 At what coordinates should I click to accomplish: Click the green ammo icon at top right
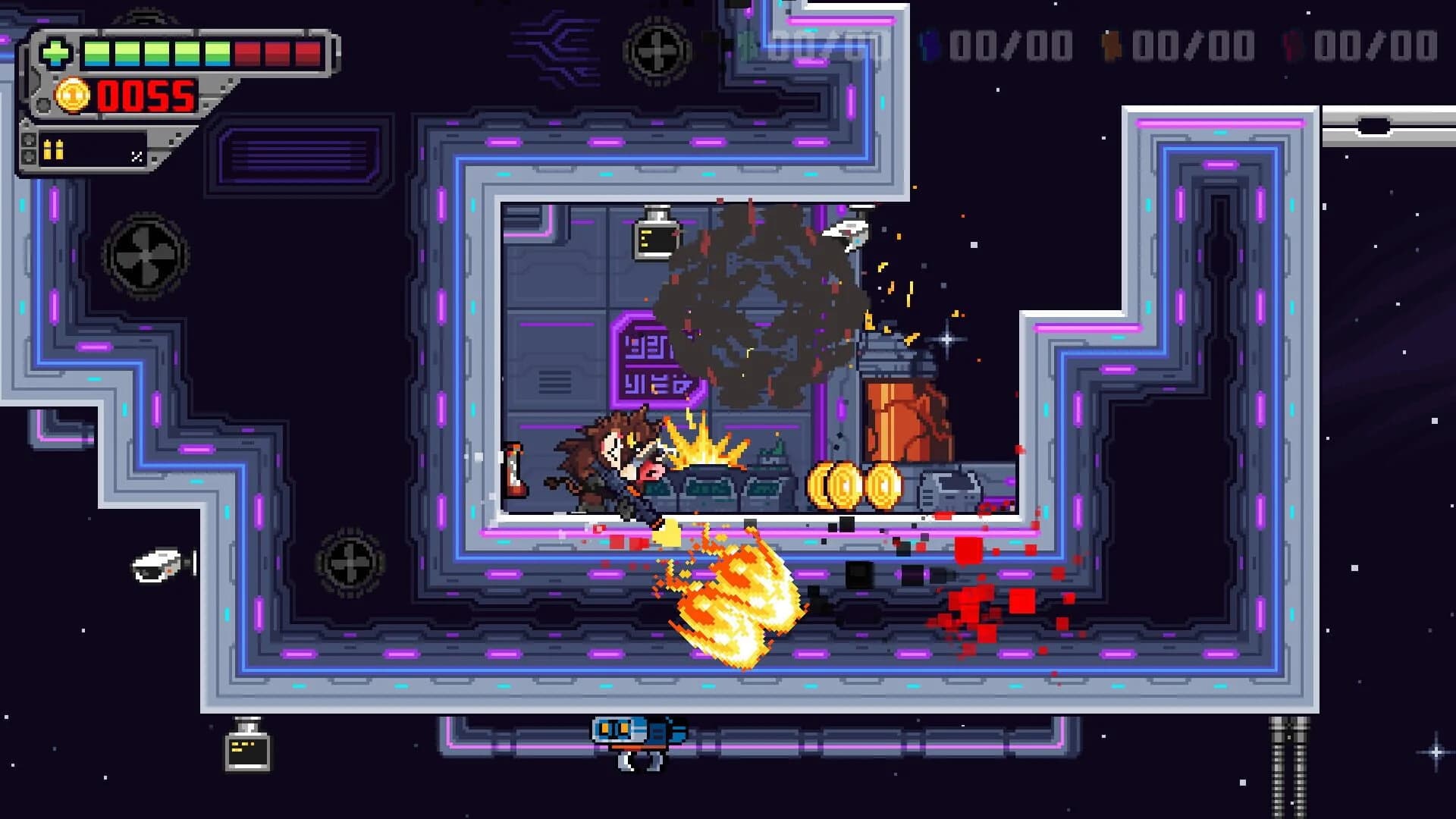745,43
